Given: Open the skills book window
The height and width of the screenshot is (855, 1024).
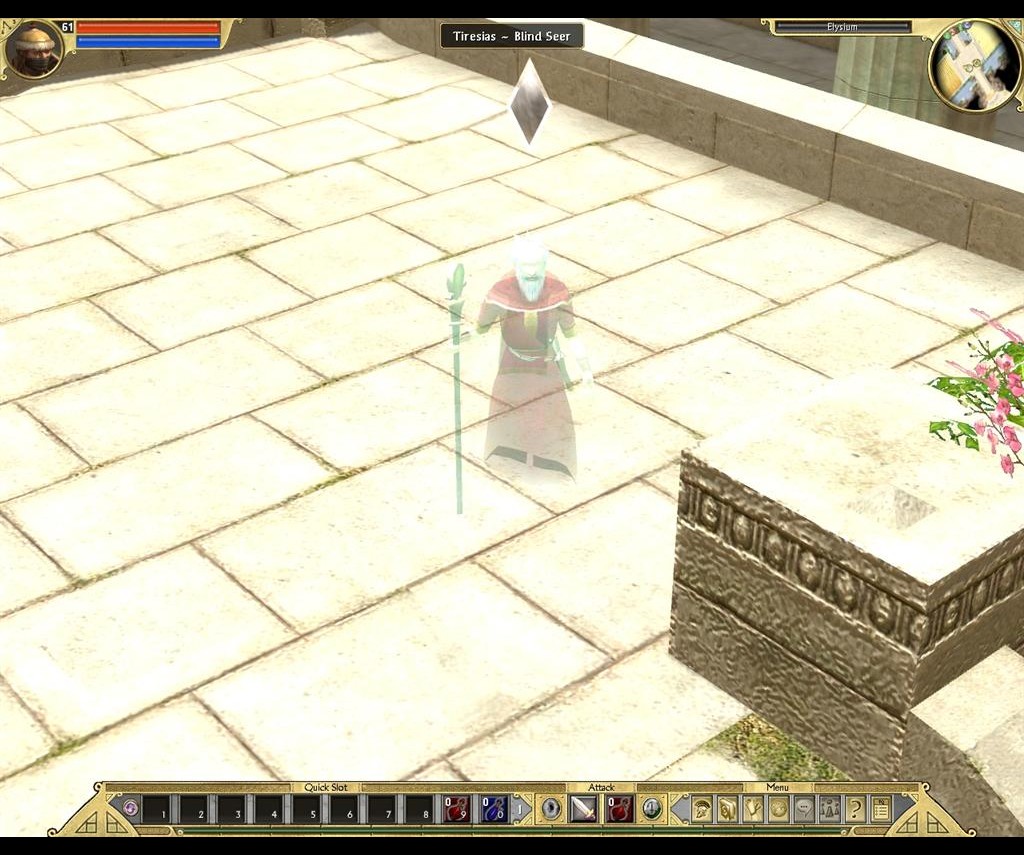Looking at the screenshot, I should (x=727, y=808).
